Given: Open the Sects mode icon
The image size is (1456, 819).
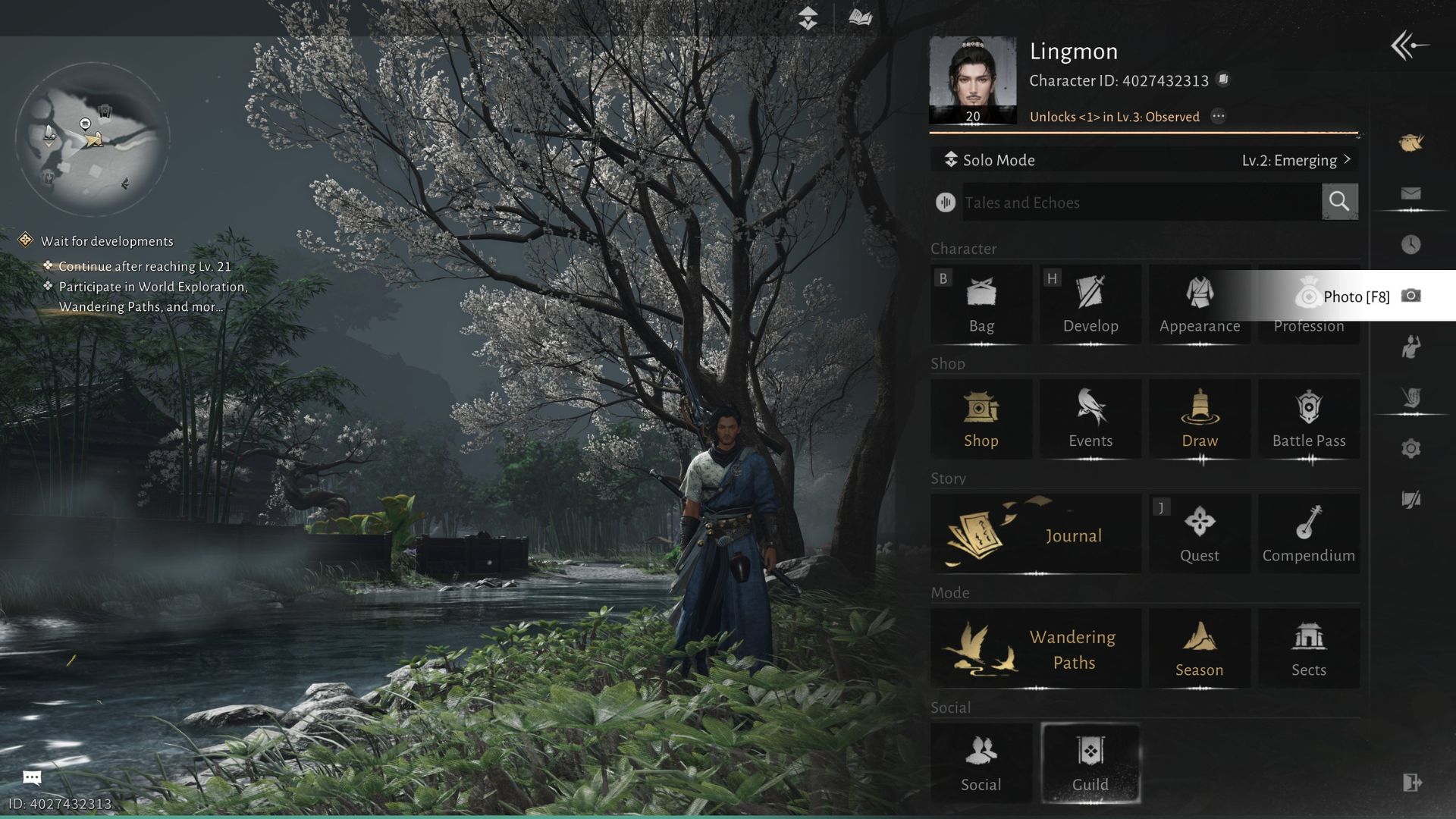Looking at the screenshot, I should [1308, 648].
